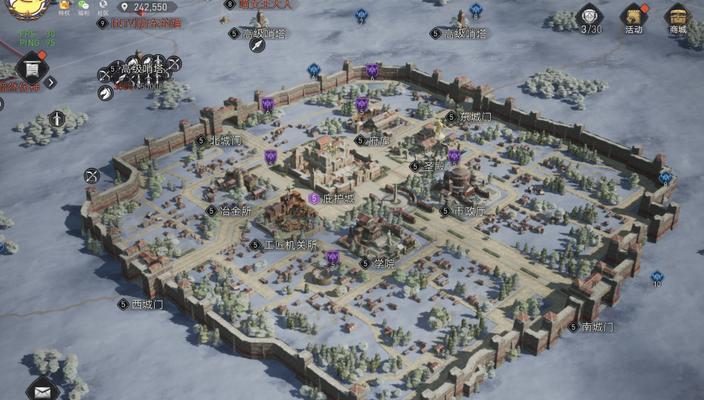Choose the 冶金所 building label

(235, 211)
